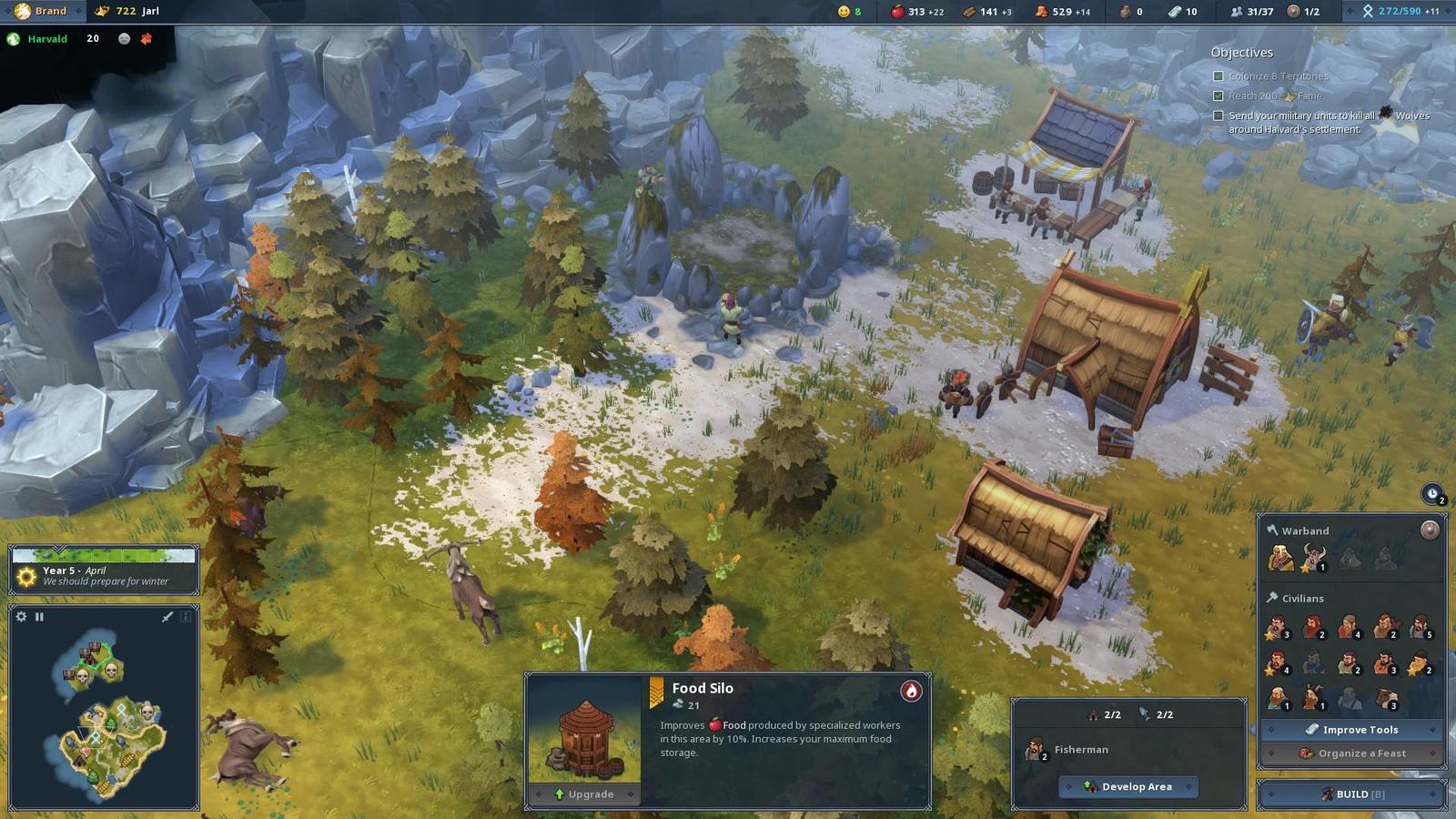
Task: Develop the selected area
Action: coord(1128,787)
